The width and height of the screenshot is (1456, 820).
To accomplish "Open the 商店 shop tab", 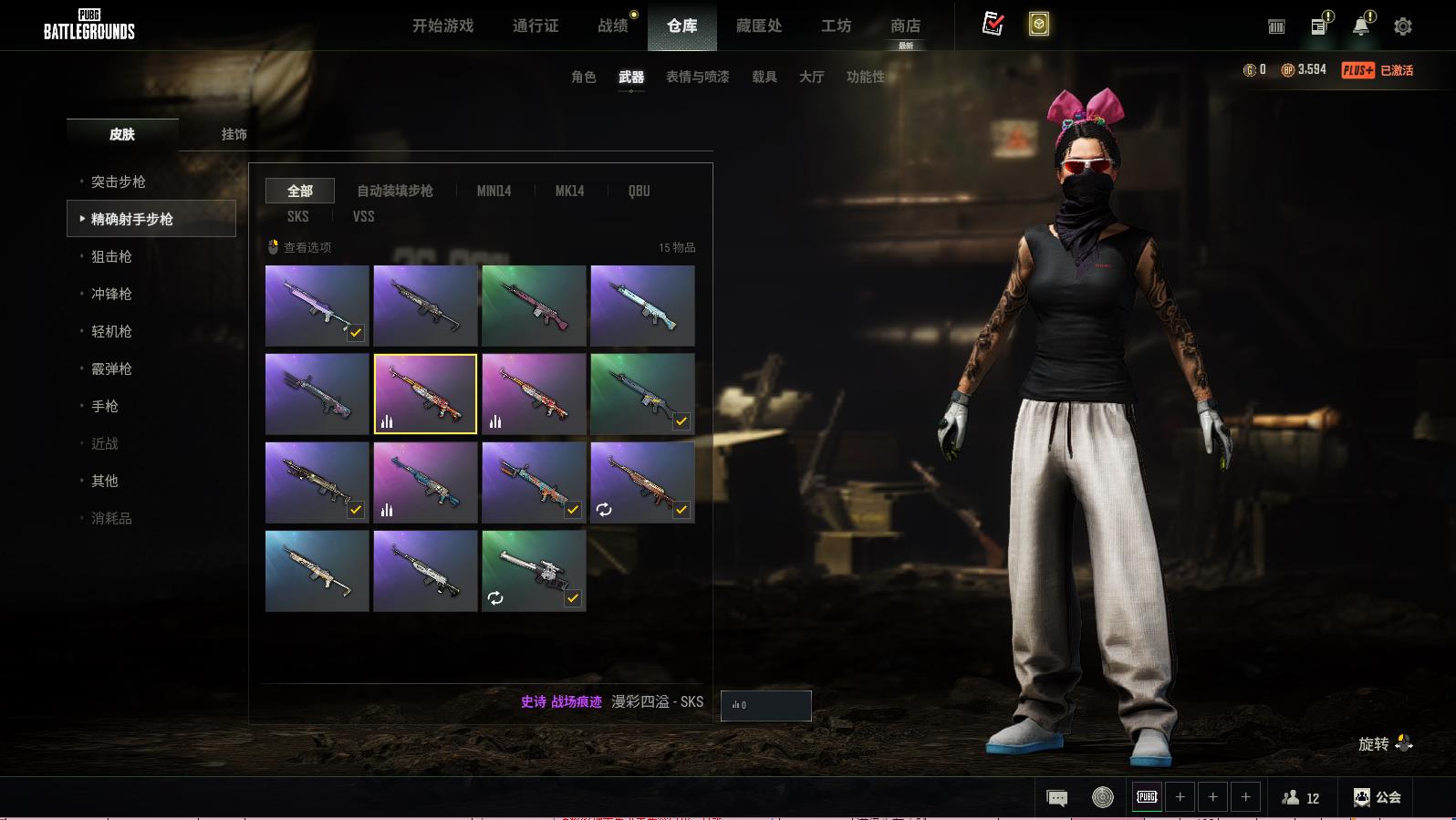I will 905,26.
